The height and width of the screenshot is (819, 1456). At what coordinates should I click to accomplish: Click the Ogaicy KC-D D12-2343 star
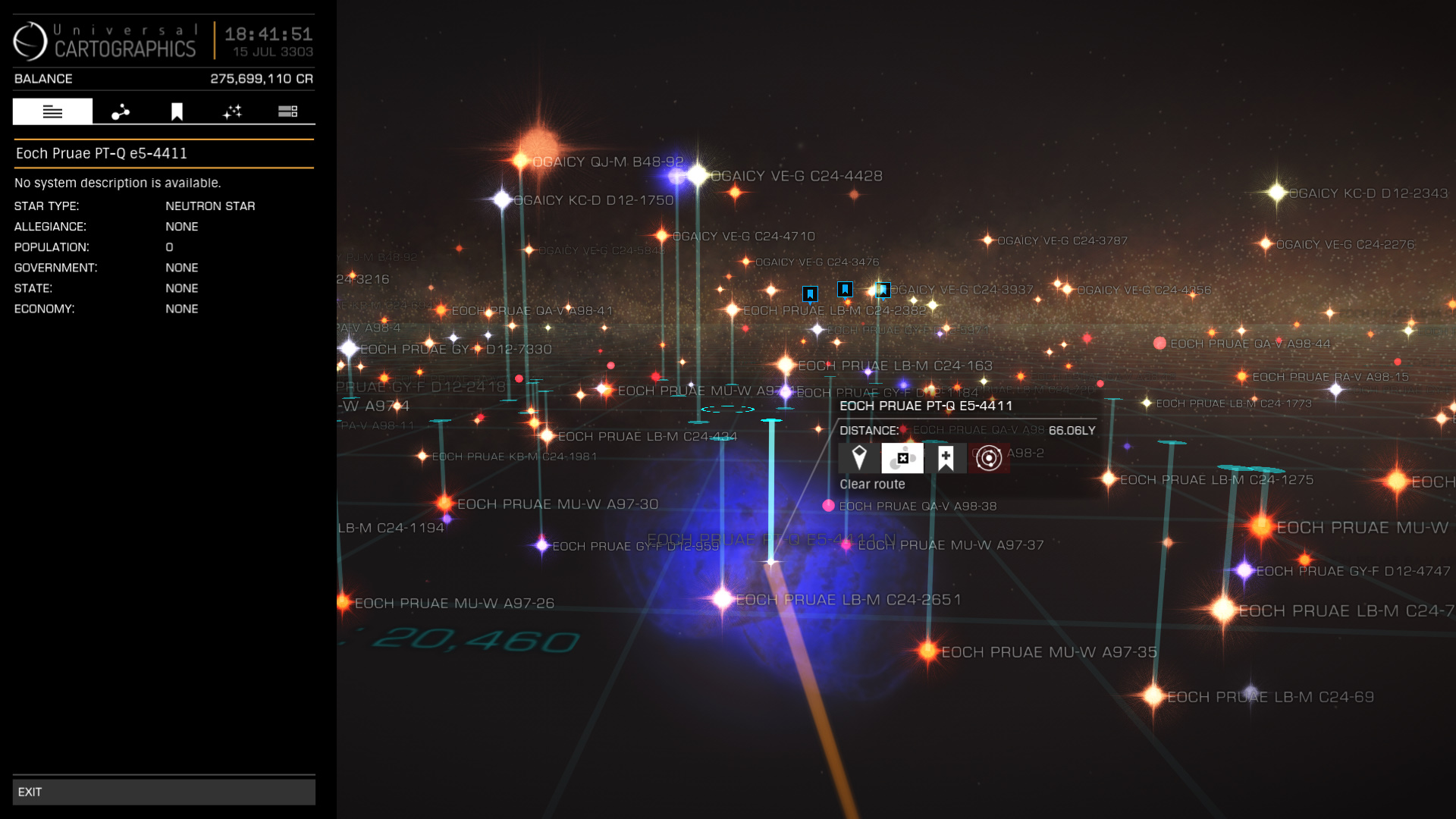1277,193
